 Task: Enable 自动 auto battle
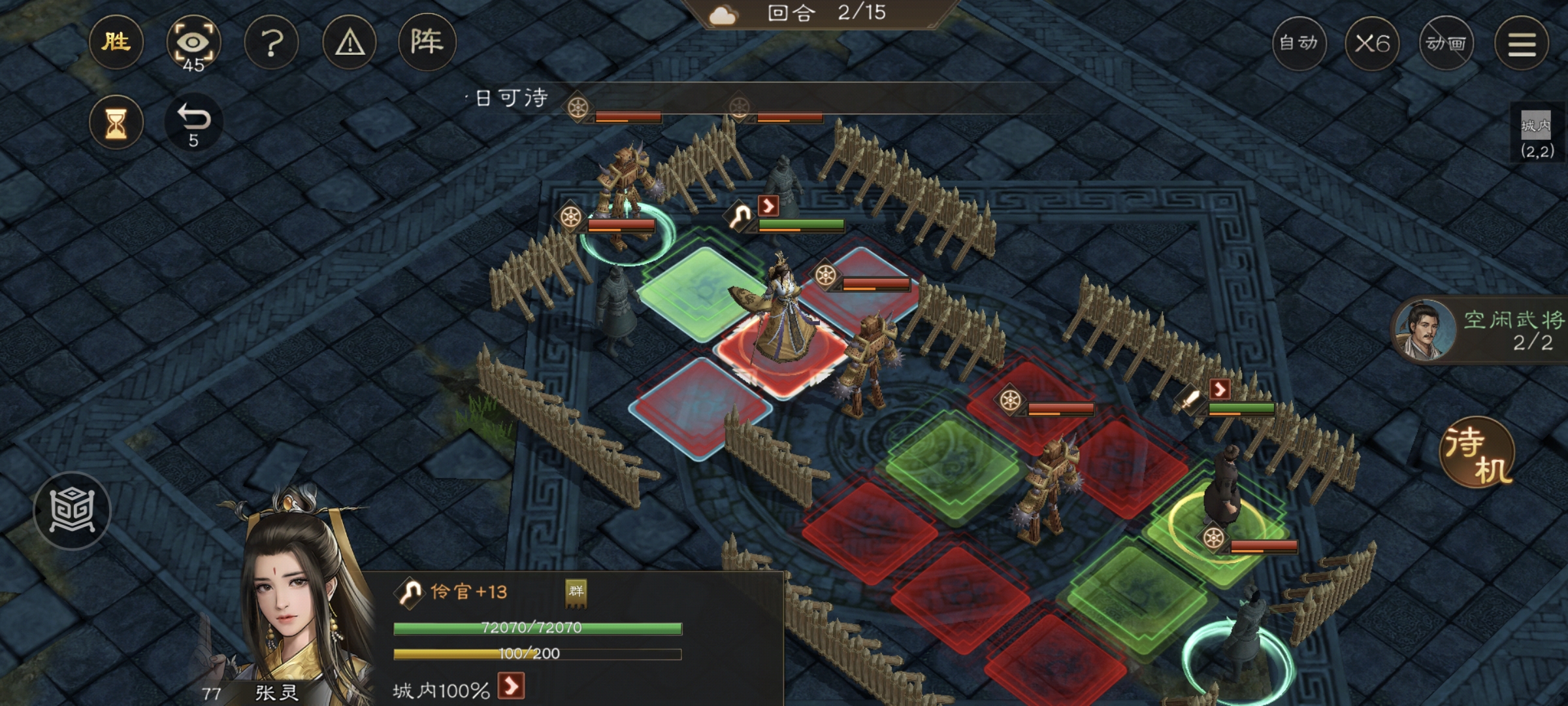pos(1299,44)
